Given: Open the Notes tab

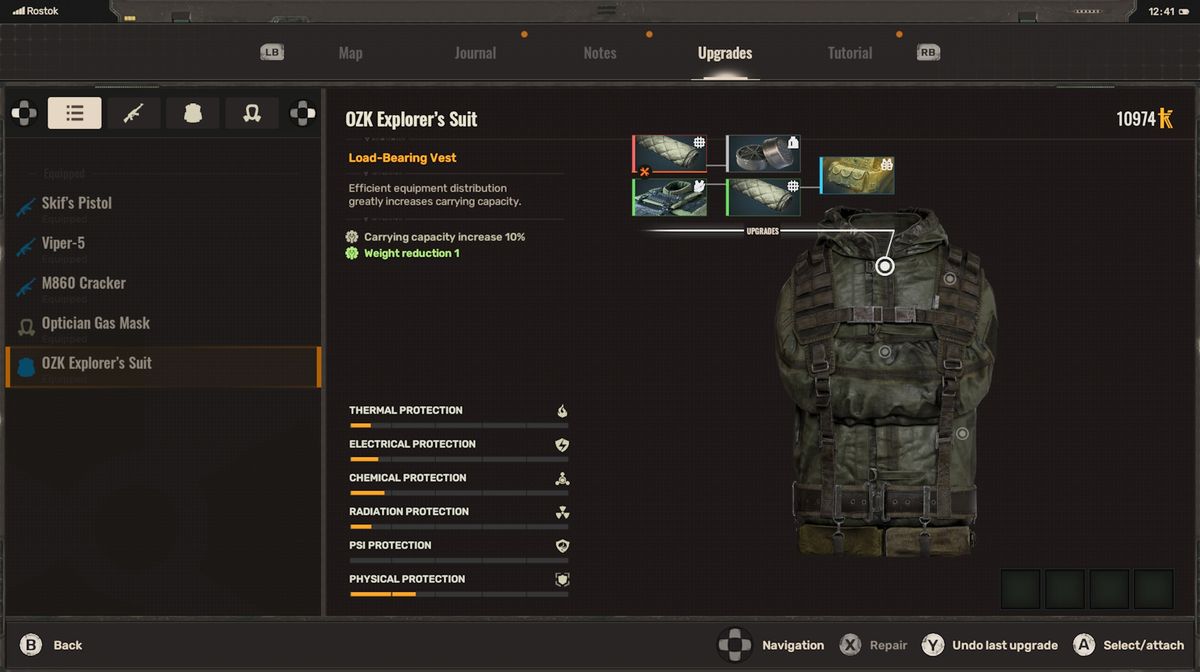Looking at the screenshot, I should (x=600, y=53).
